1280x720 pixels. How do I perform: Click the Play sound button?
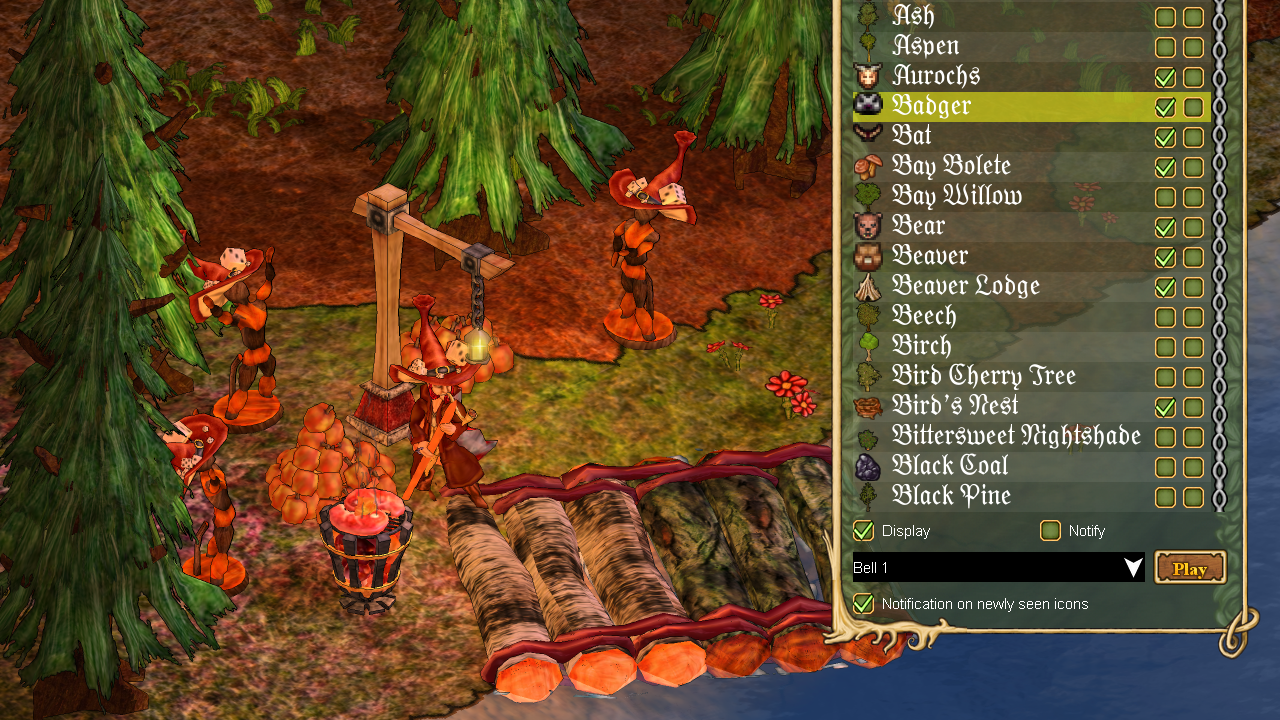pos(1190,568)
